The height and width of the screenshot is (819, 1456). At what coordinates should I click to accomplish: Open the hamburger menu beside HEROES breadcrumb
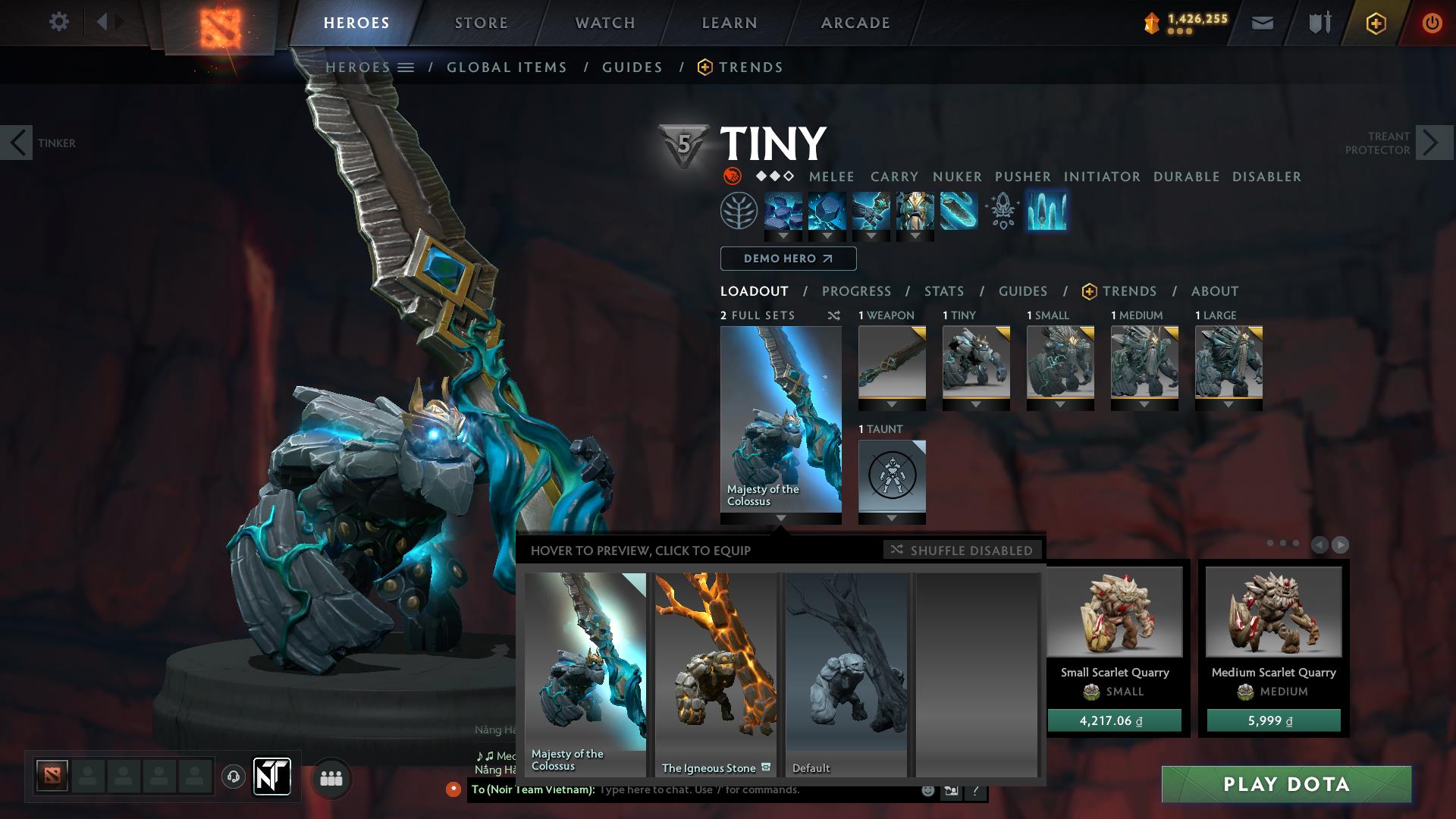(x=406, y=67)
